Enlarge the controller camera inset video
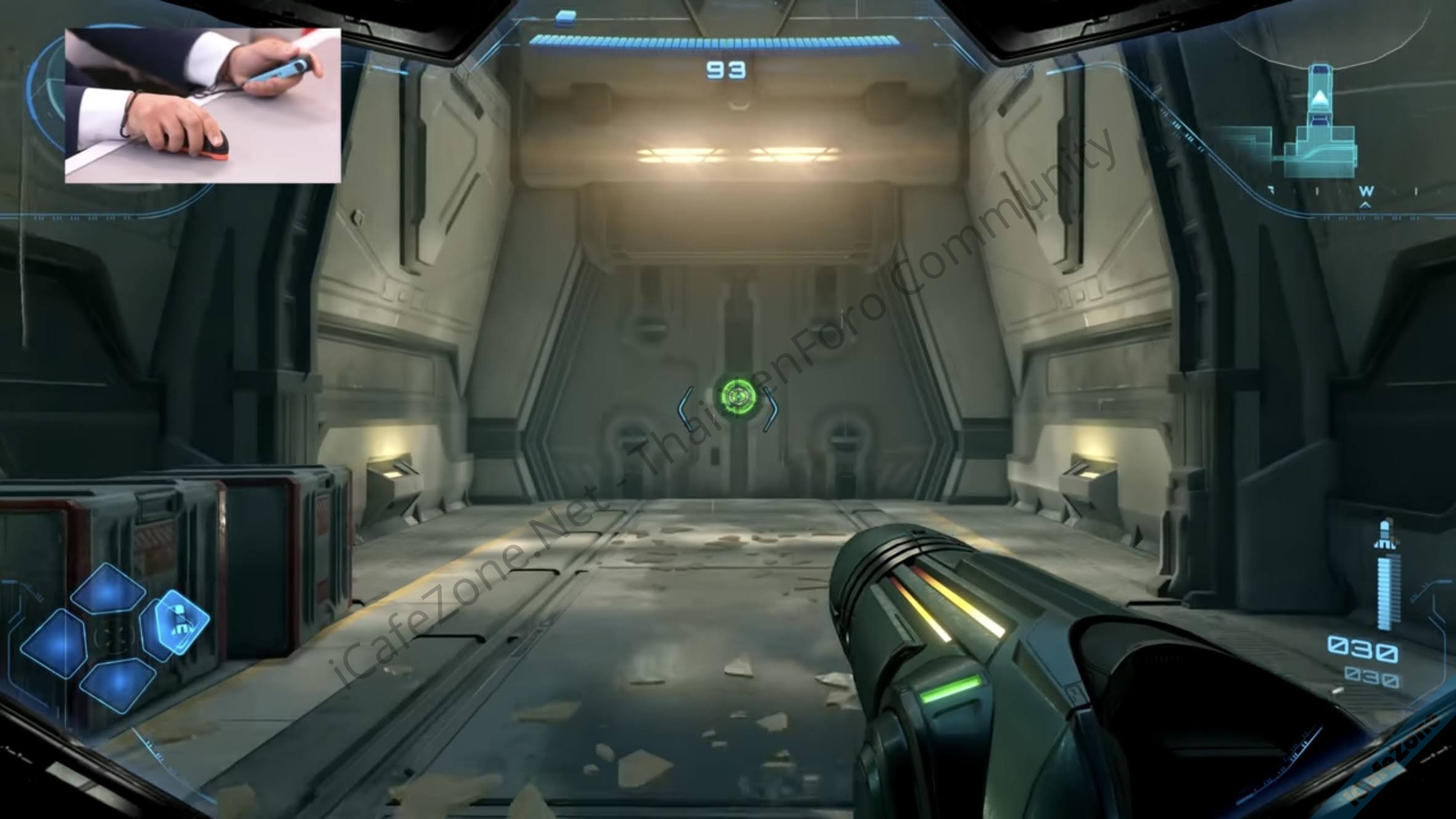1456x819 pixels. pyautogui.click(x=203, y=105)
